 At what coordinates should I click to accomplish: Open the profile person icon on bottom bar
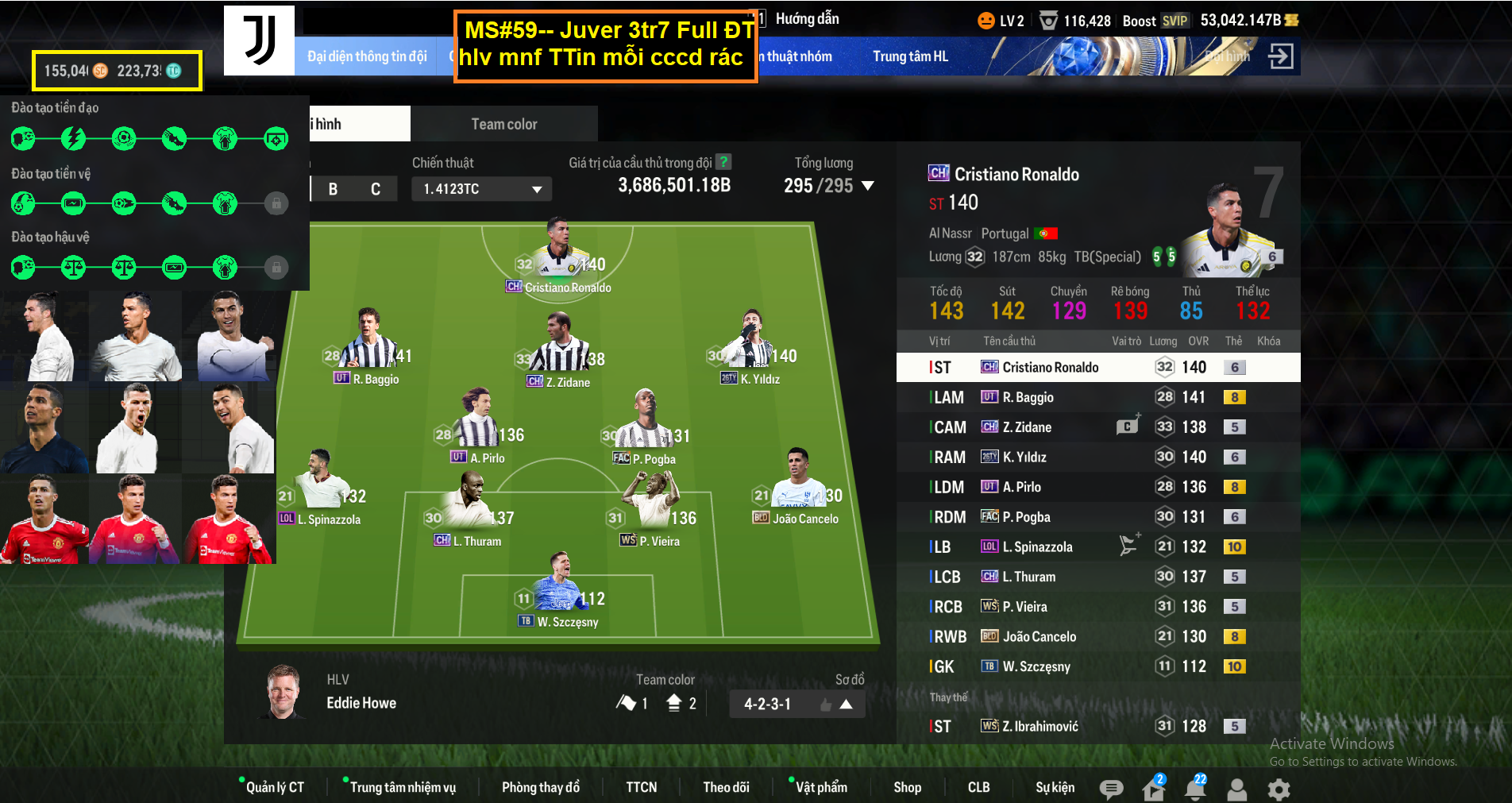(1236, 789)
